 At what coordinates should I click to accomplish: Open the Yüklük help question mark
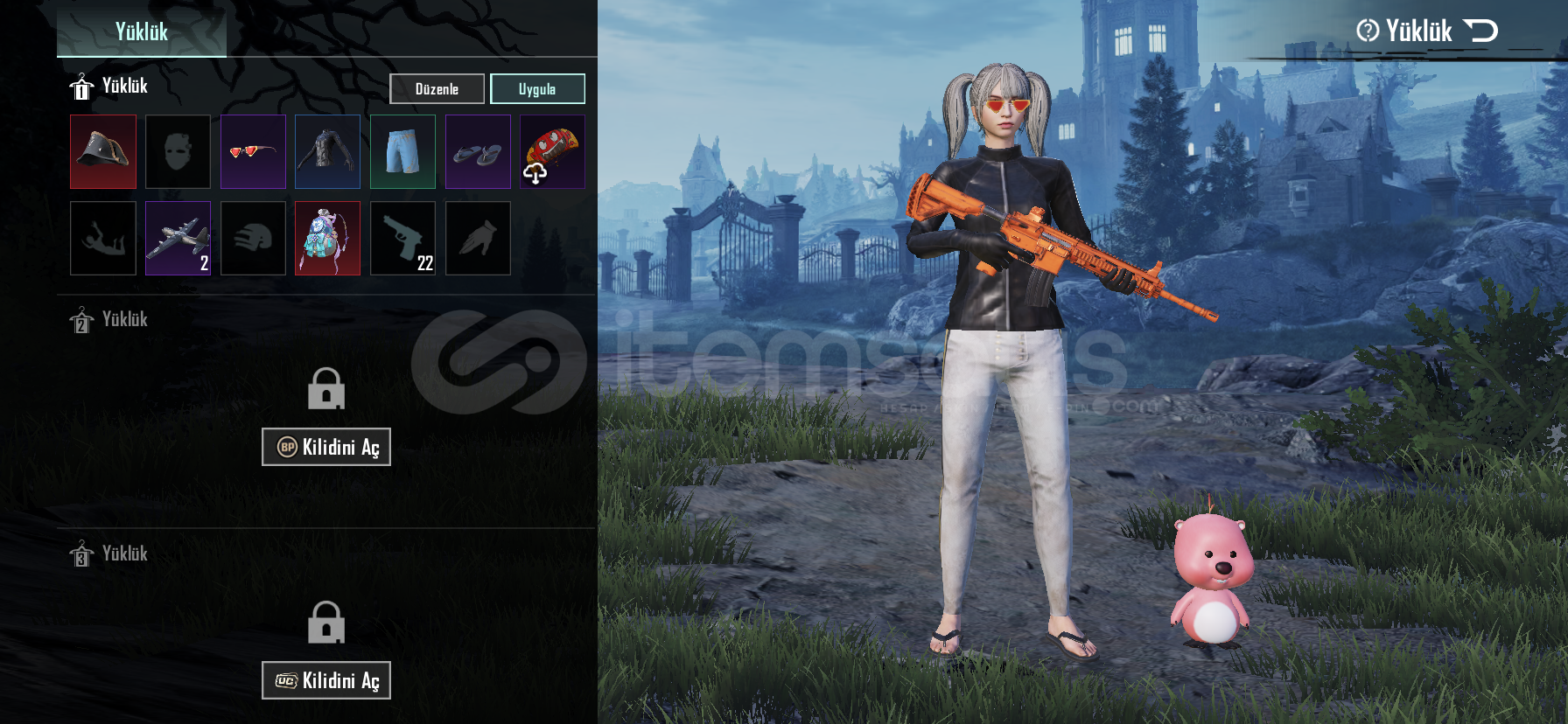point(1367,31)
